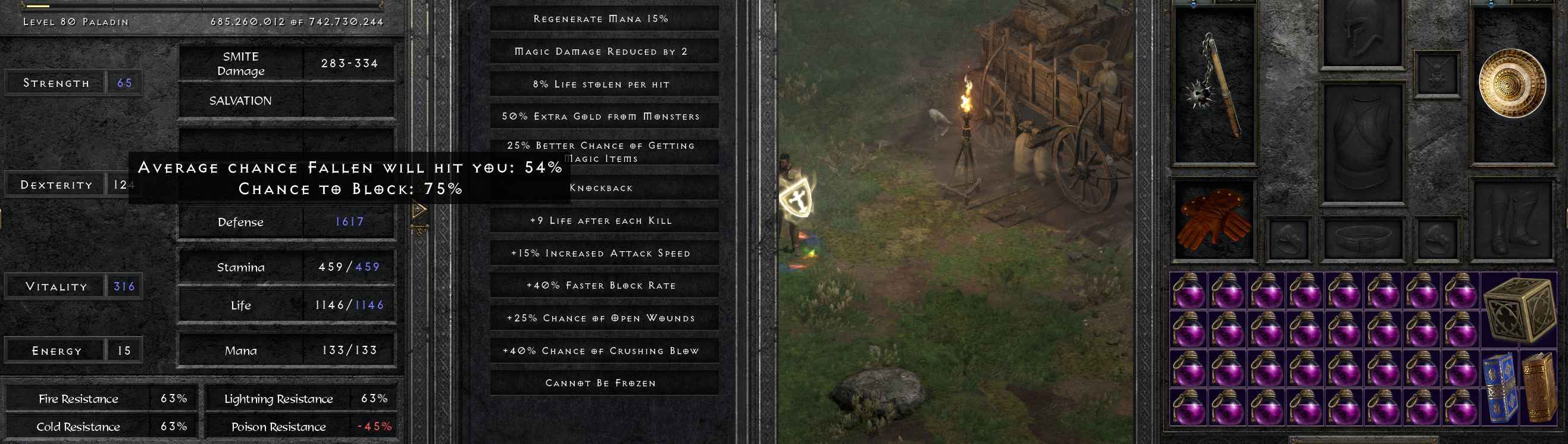Select the equipped flail weapon slot
Viewport: 1568px width, 444px height.
[x=1214, y=85]
